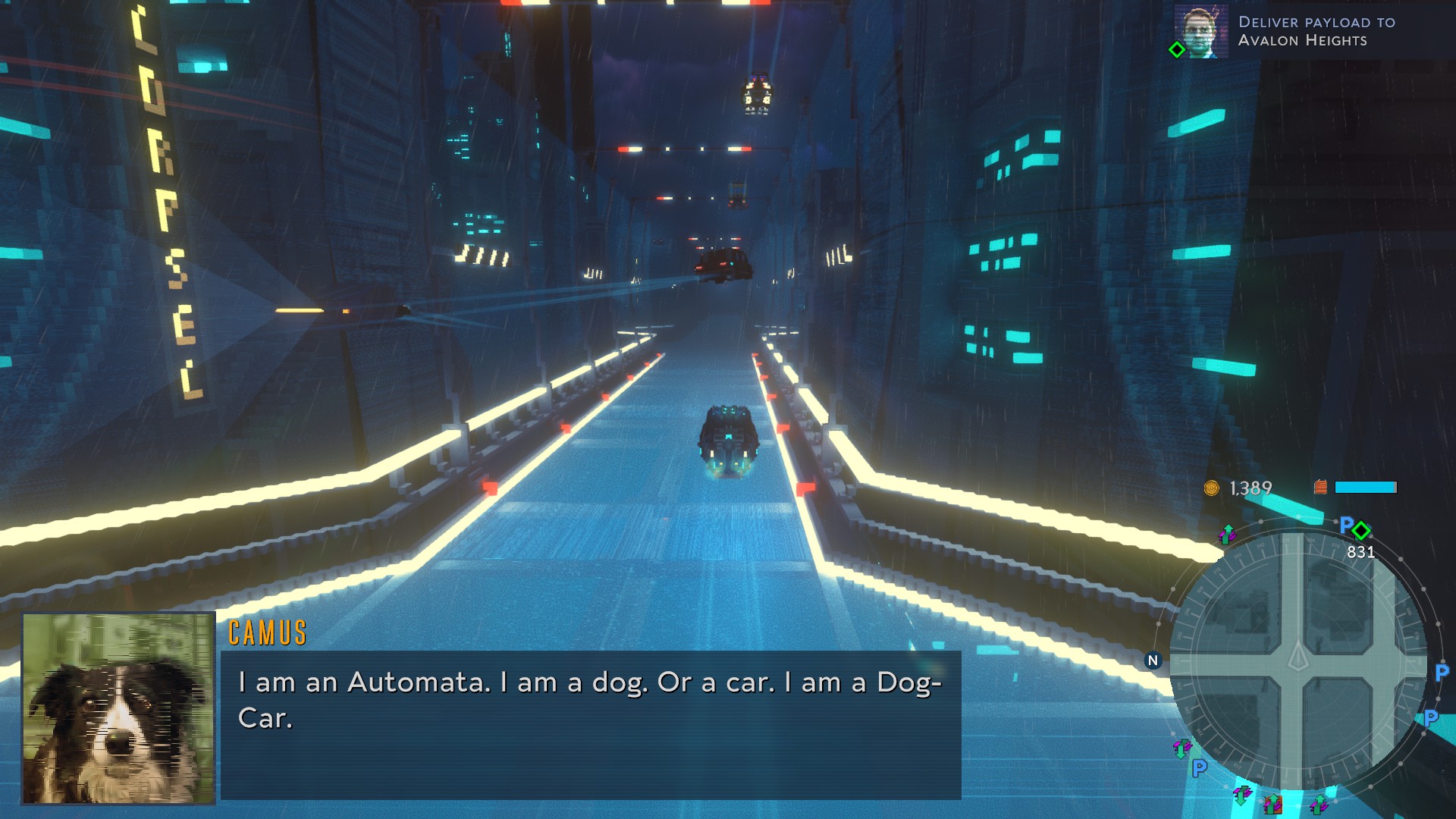Click the circular city minimap
1456x819 pixels.
(x=1298, y=661)
